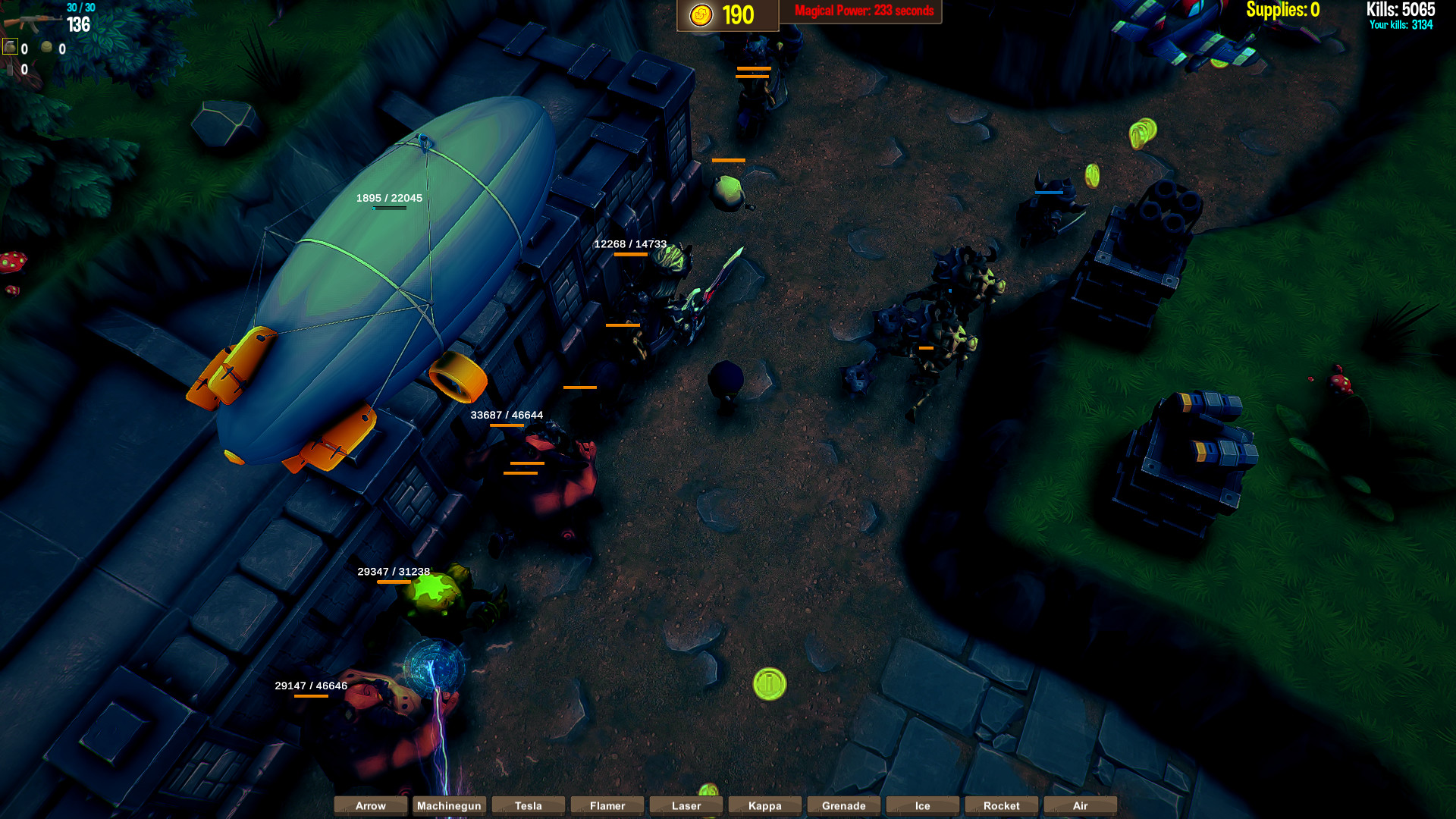
Task: Choose the Machinegun tower
Action: click(x=450, y=805)
